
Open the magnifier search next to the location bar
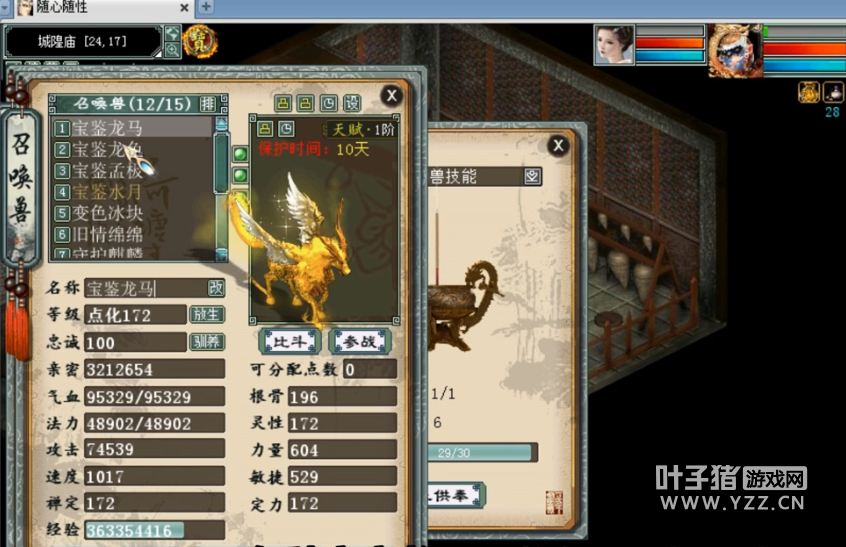pyautogui.click(x=172, y=50)
